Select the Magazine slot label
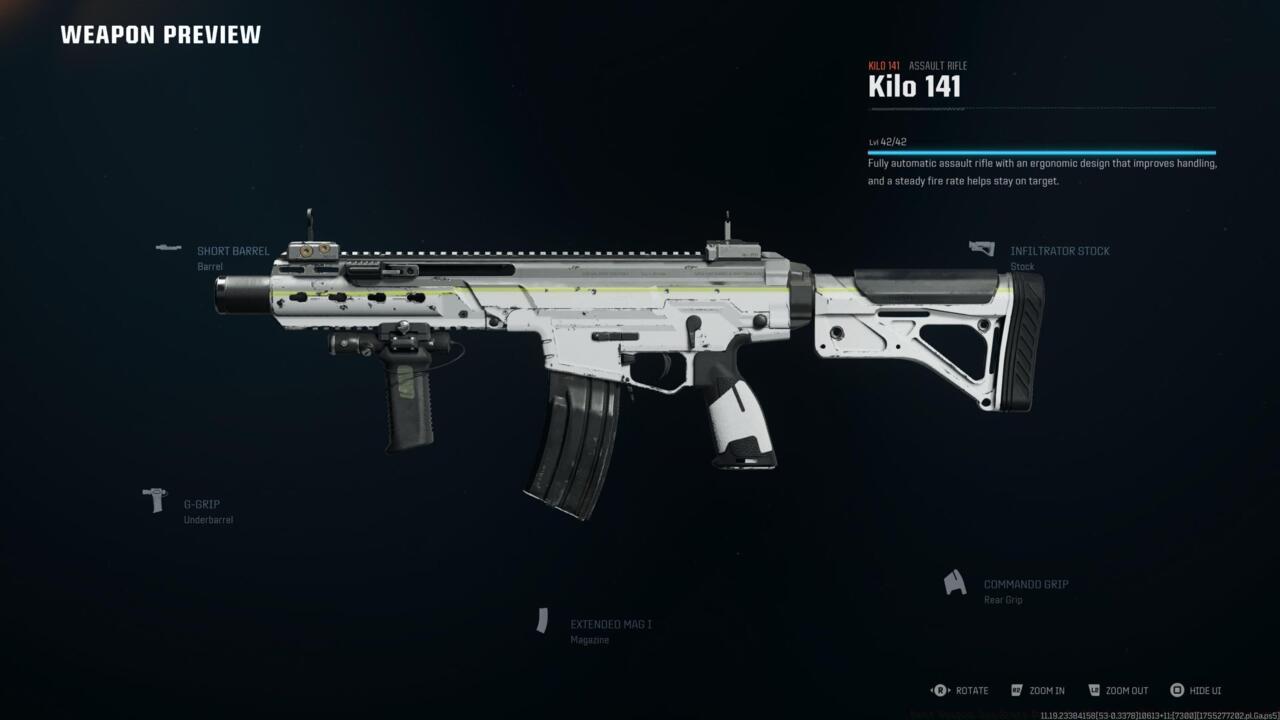This screenshot has width=1280, height=720. [589, 639]
